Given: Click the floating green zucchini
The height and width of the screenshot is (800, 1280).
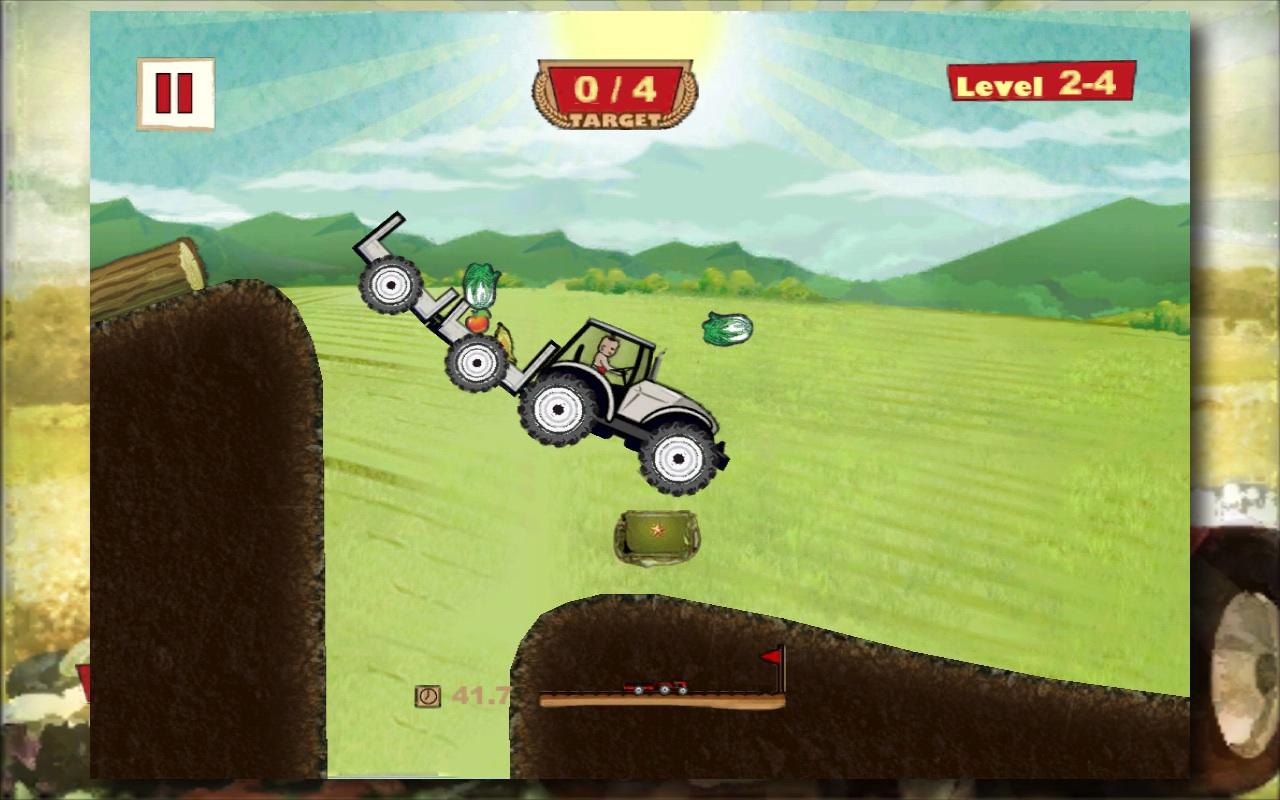Looking at the screenshot, I should coord(729,330).
